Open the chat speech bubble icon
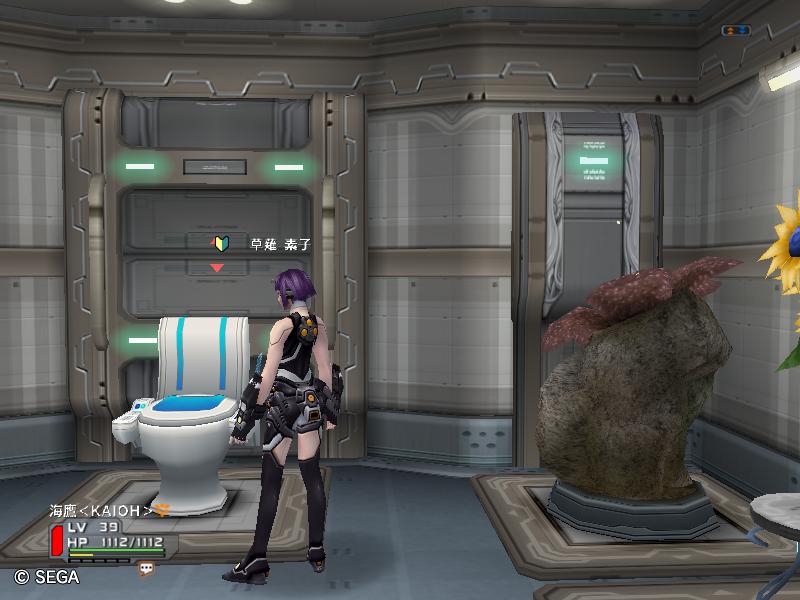Image resolution: width=800 pixels, height=600 pixels. (147, 568)
